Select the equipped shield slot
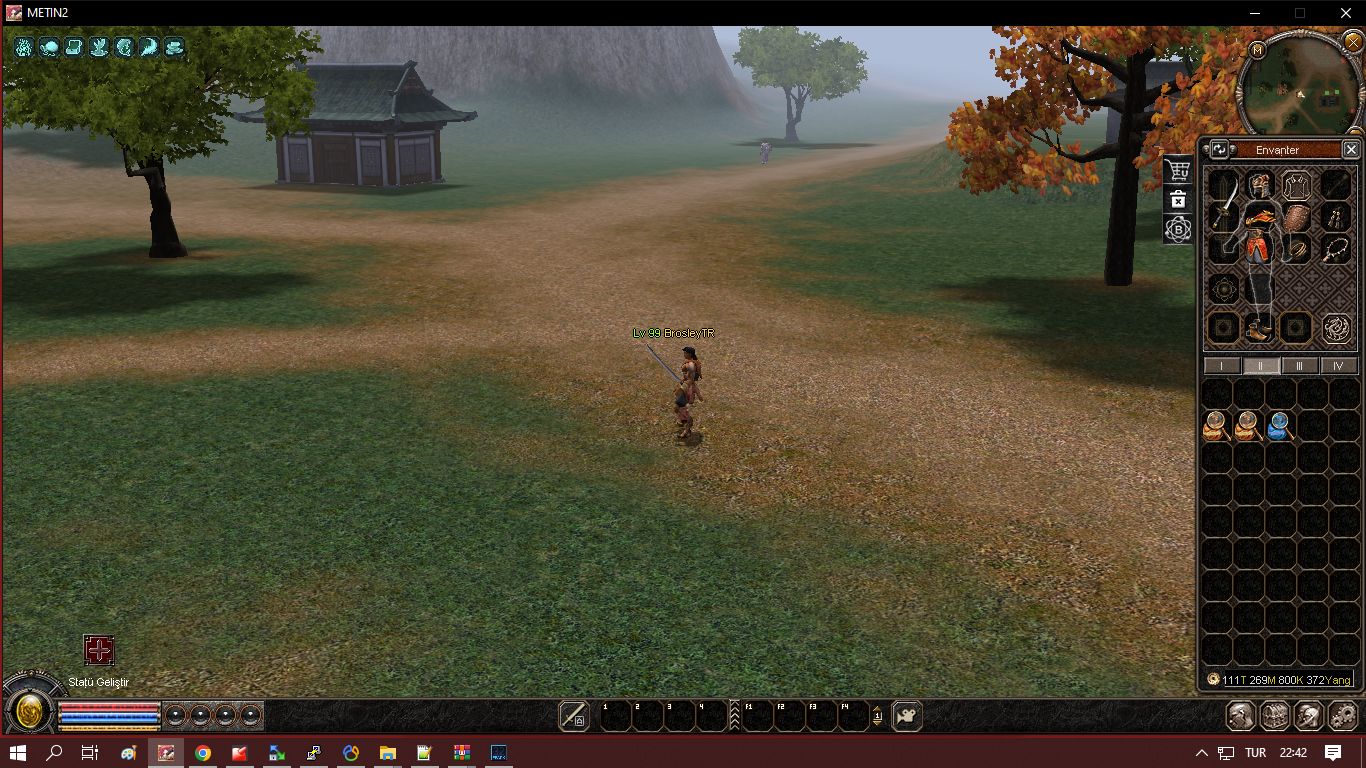 coord(1296,218)
